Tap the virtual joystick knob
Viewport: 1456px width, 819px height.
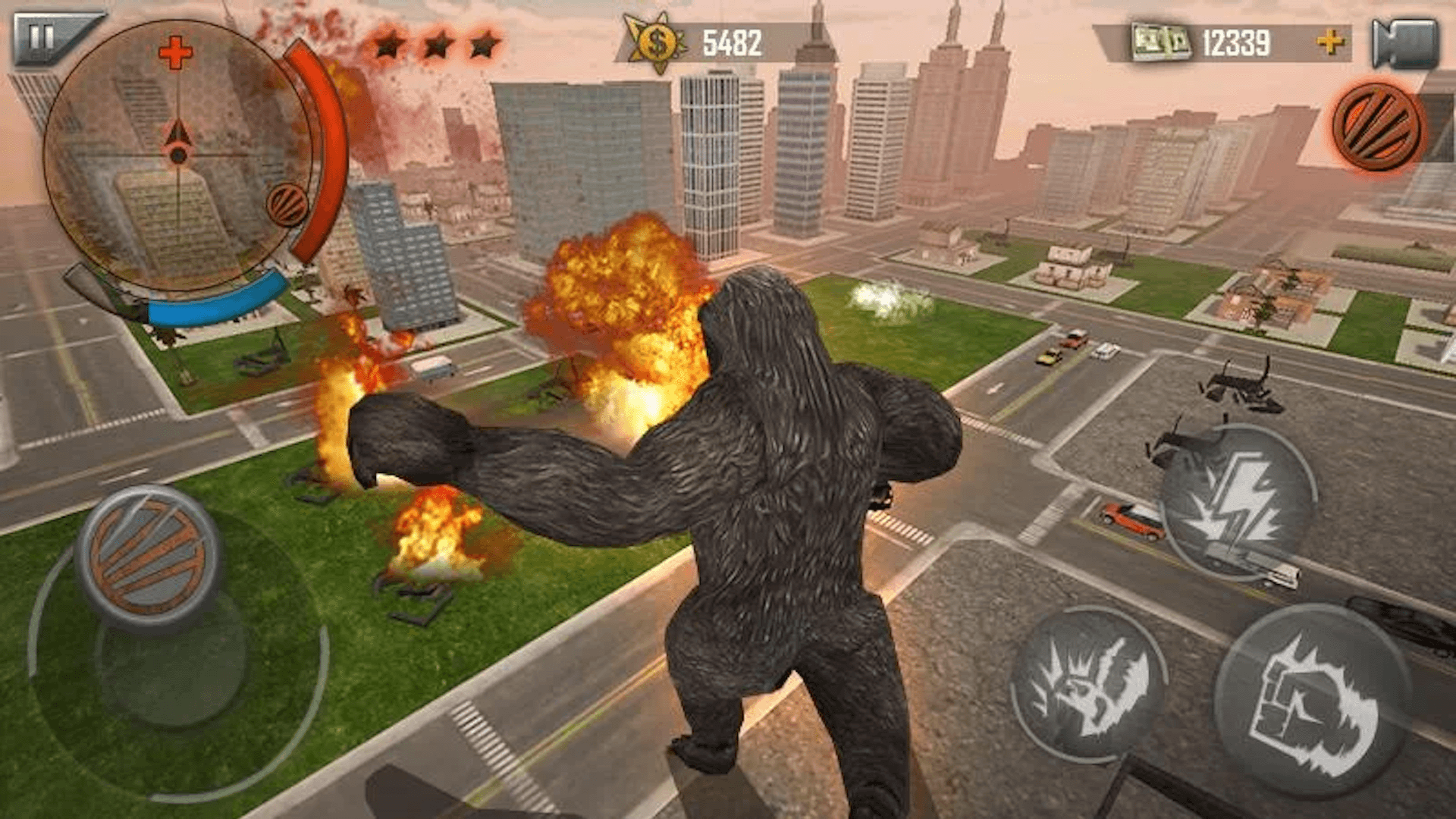pos(149,557)
